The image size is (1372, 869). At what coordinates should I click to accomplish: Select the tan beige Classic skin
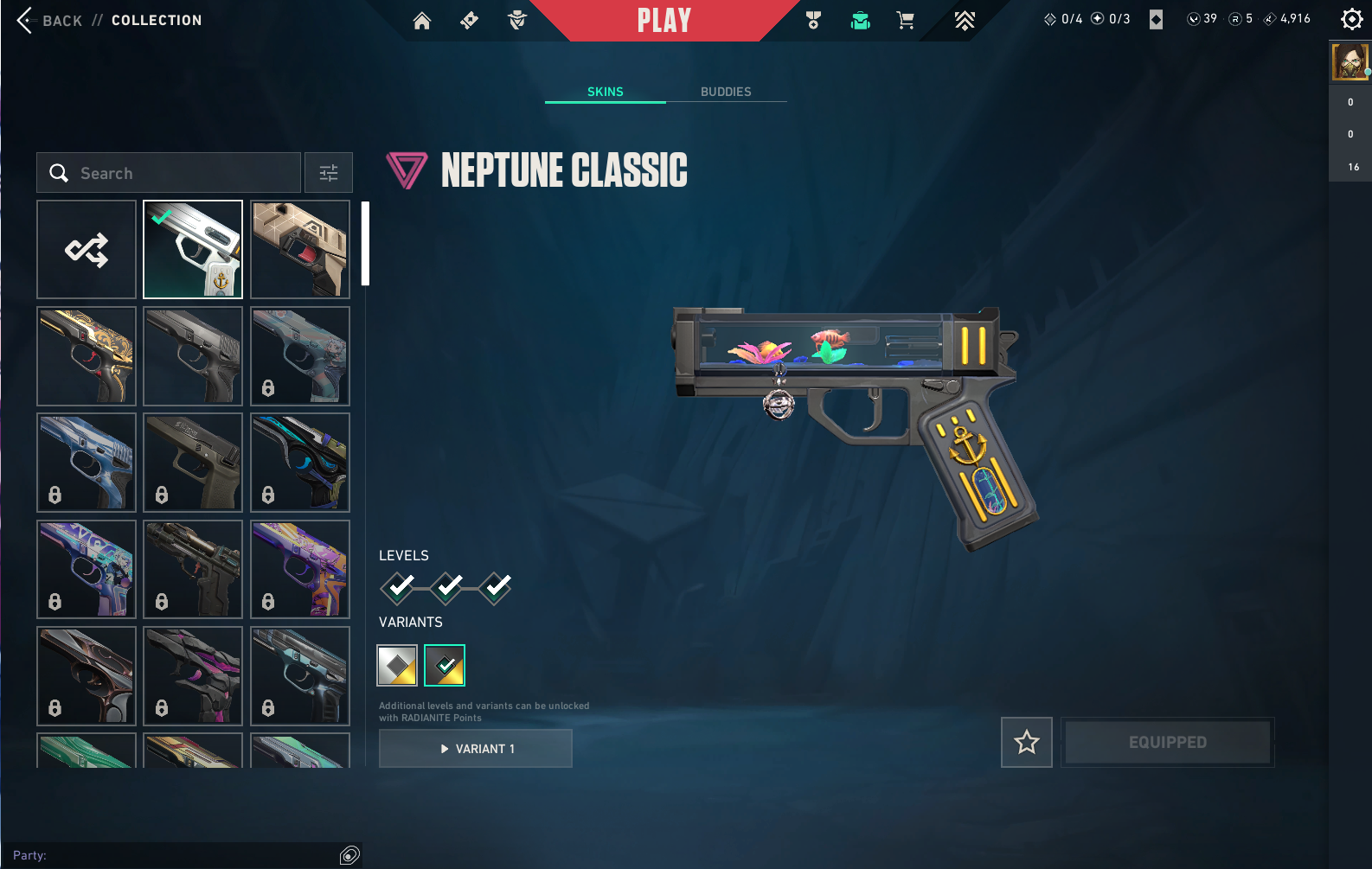click(x=300, y=250)
